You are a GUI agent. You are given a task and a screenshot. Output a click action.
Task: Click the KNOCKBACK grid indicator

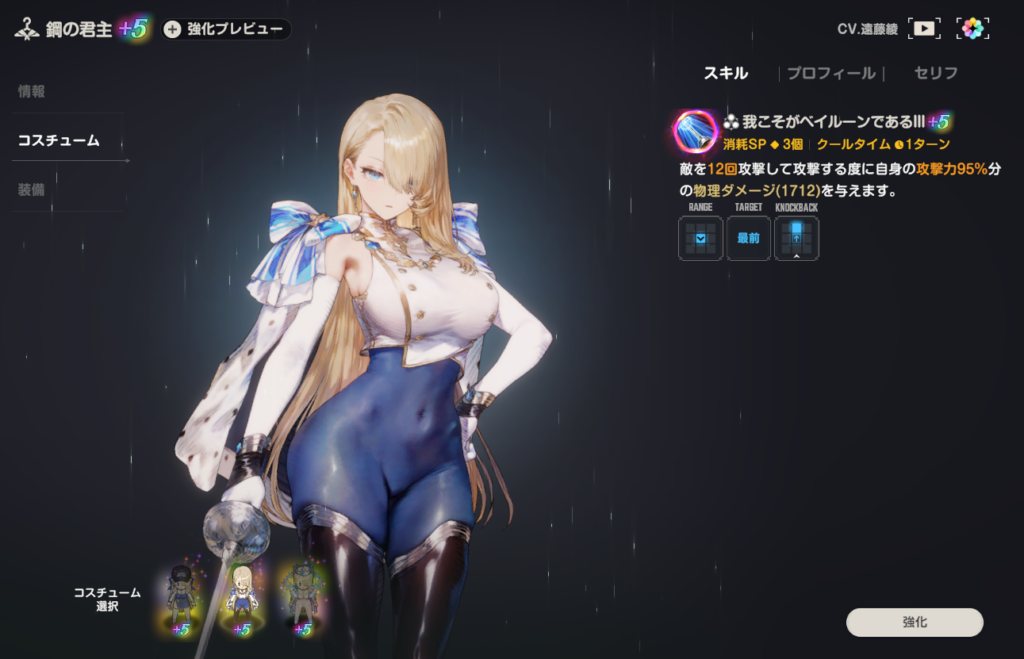[796, 238]
